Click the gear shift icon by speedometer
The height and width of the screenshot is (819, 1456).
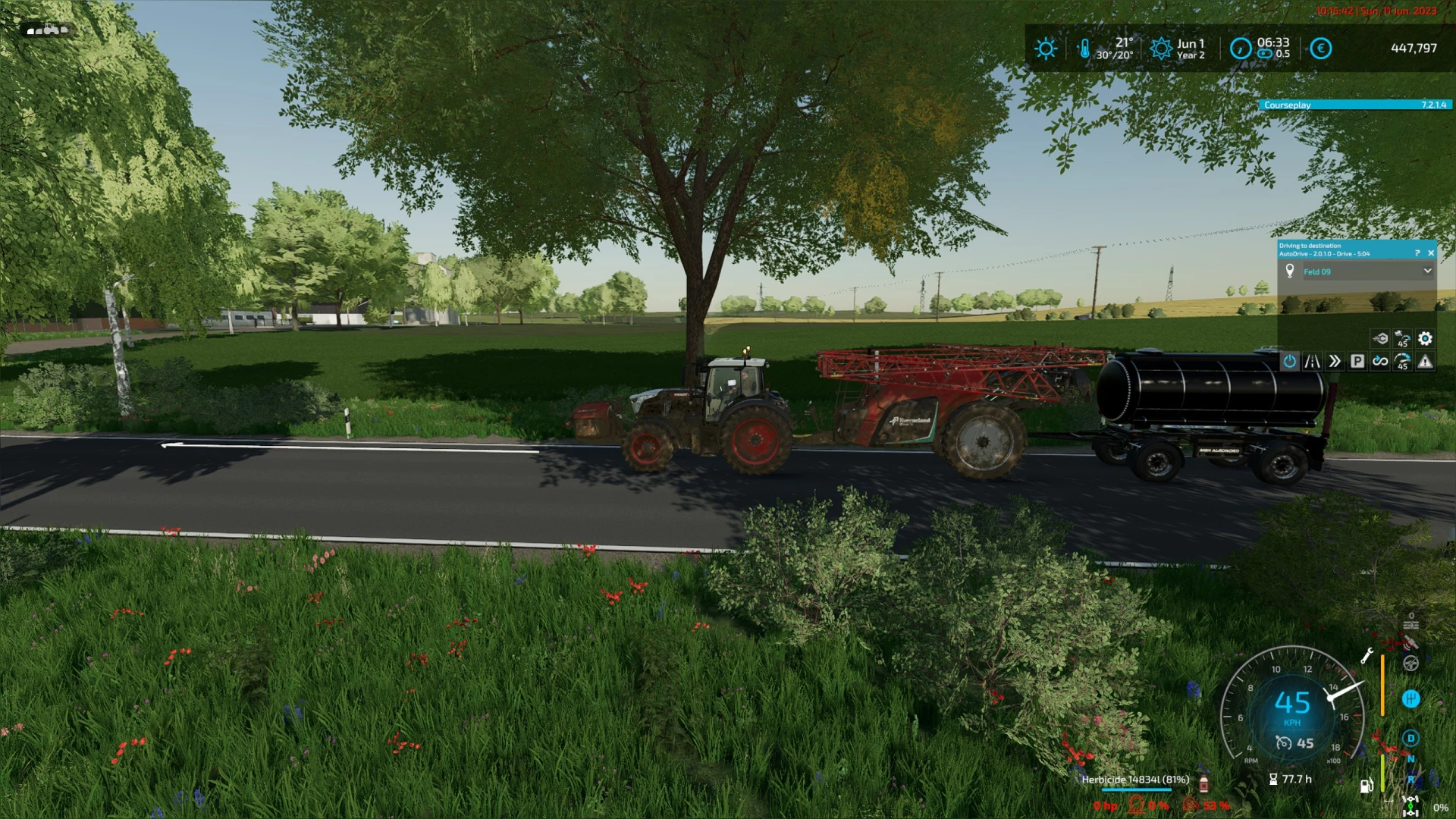(1410, 698)
